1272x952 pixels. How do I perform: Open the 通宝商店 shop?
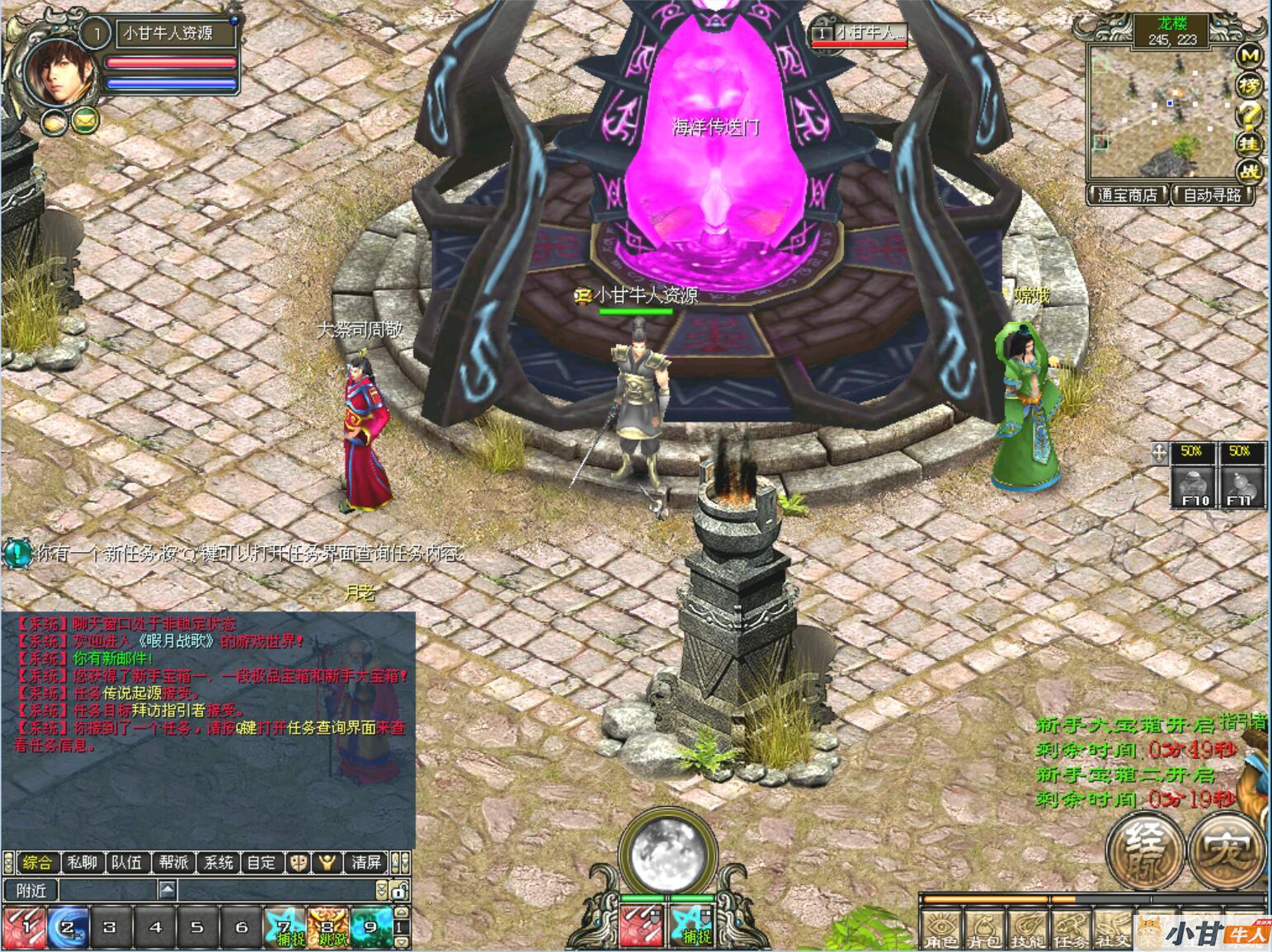point(1128,196)
